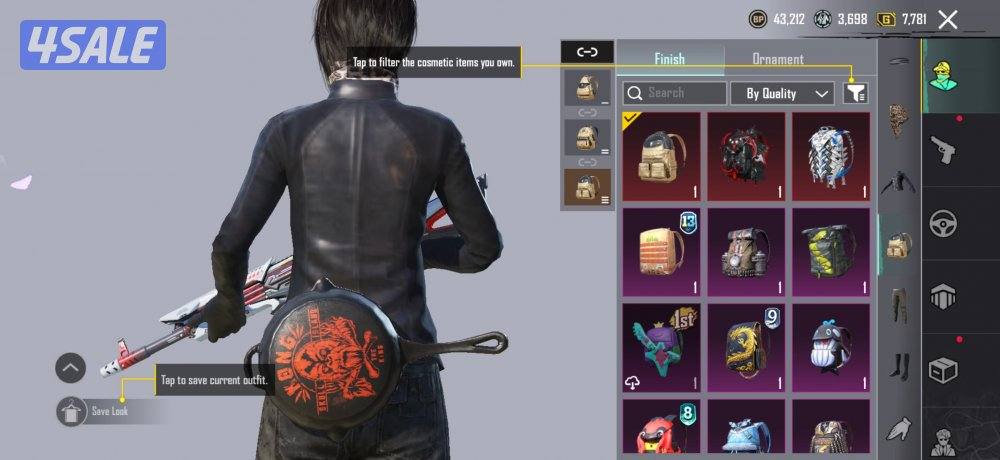Select the golden dragon backpack with 9 badge
Viewport: 1000px width, 460px height.
pos(746,346)
